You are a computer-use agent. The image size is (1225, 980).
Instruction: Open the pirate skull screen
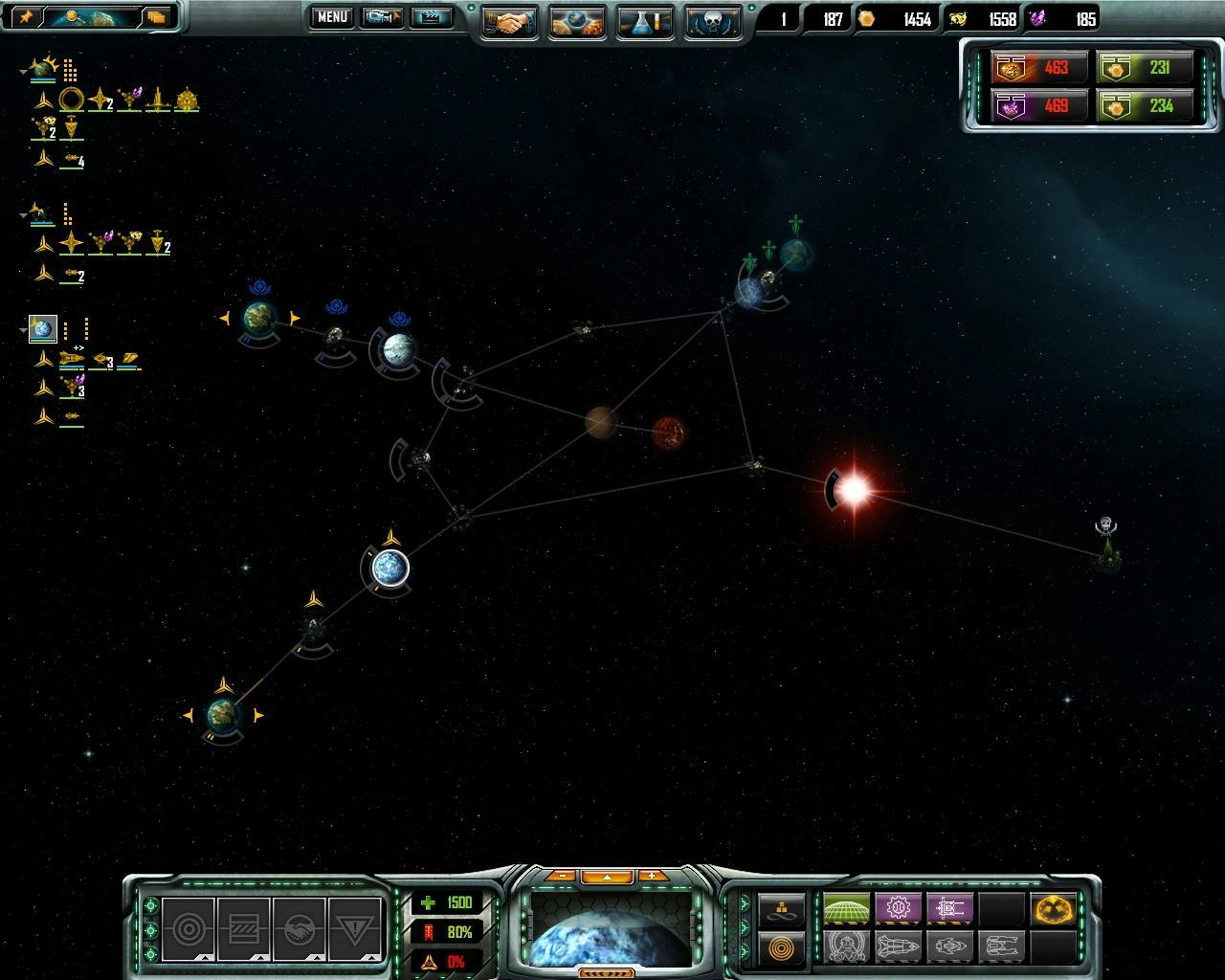pyautogui.click(x=713, y=21)
